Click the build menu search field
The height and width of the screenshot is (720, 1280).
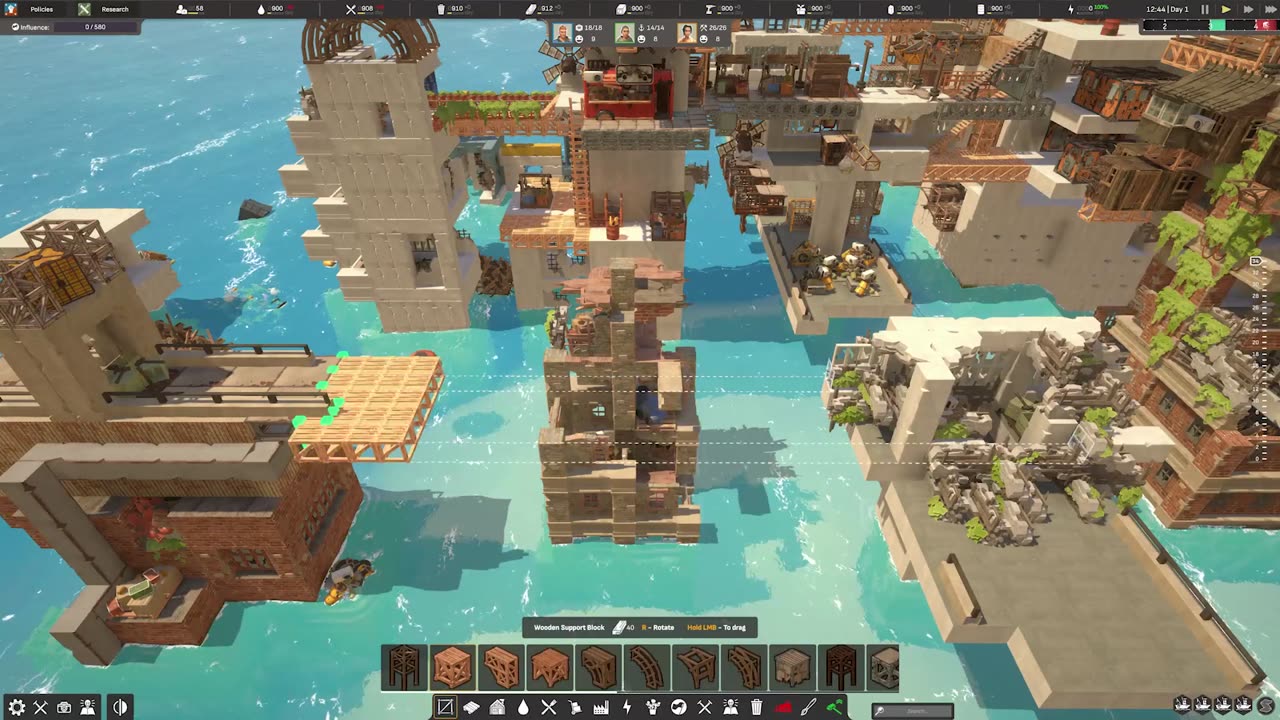pos(912,711)
